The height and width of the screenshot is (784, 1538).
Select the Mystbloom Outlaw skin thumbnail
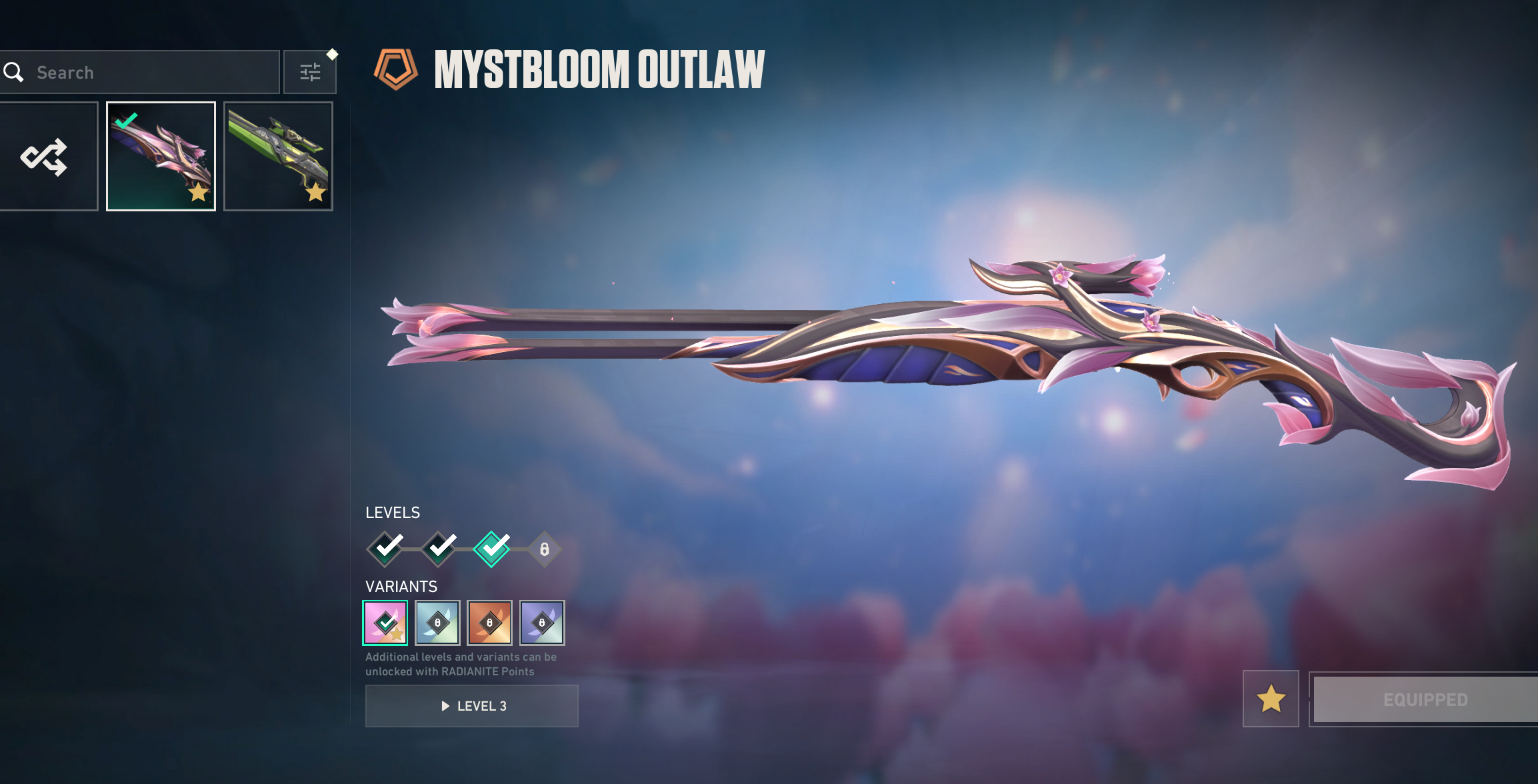coord(161,157)
